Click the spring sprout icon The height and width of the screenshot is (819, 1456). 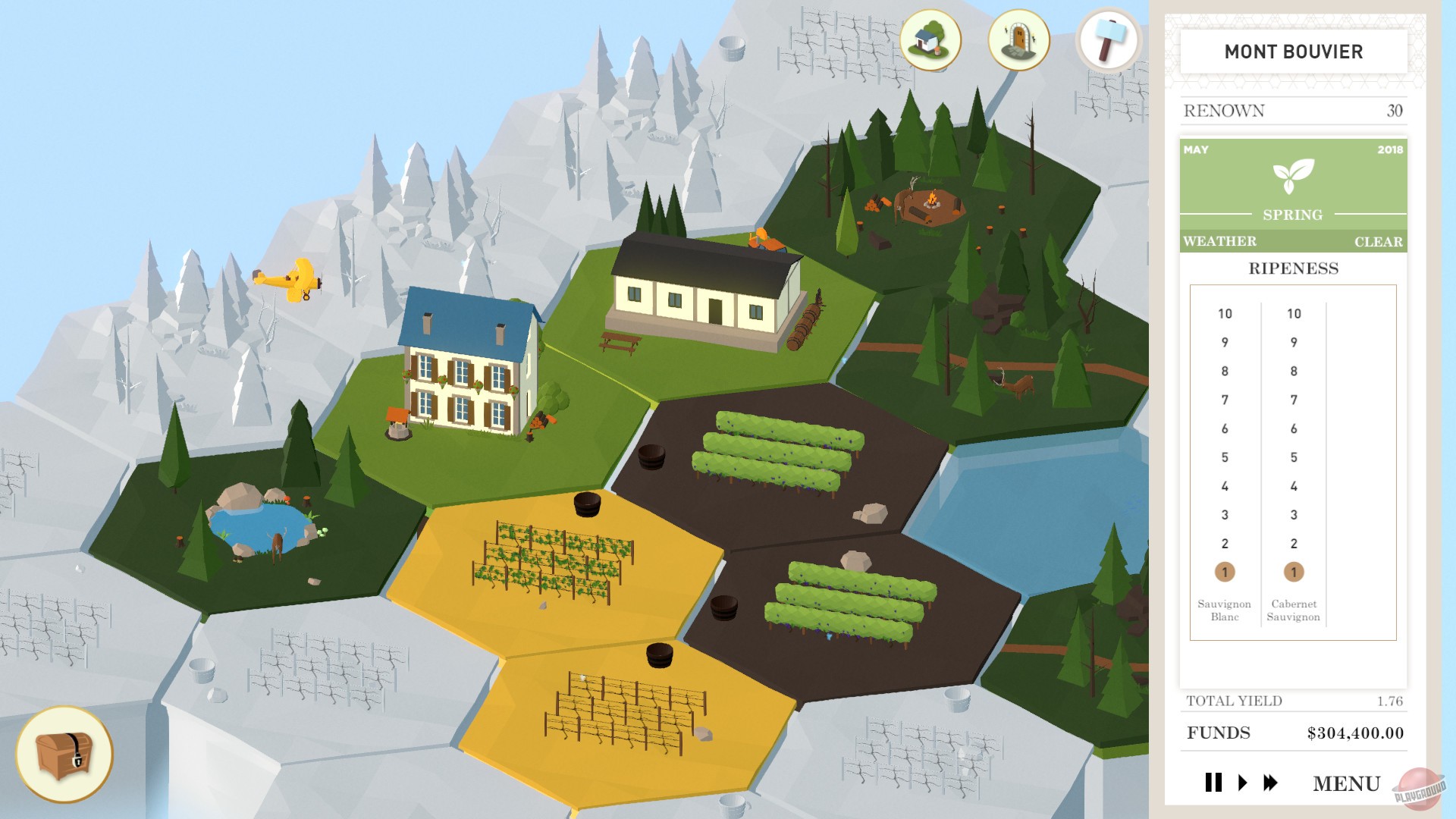tap(1293, 176)
